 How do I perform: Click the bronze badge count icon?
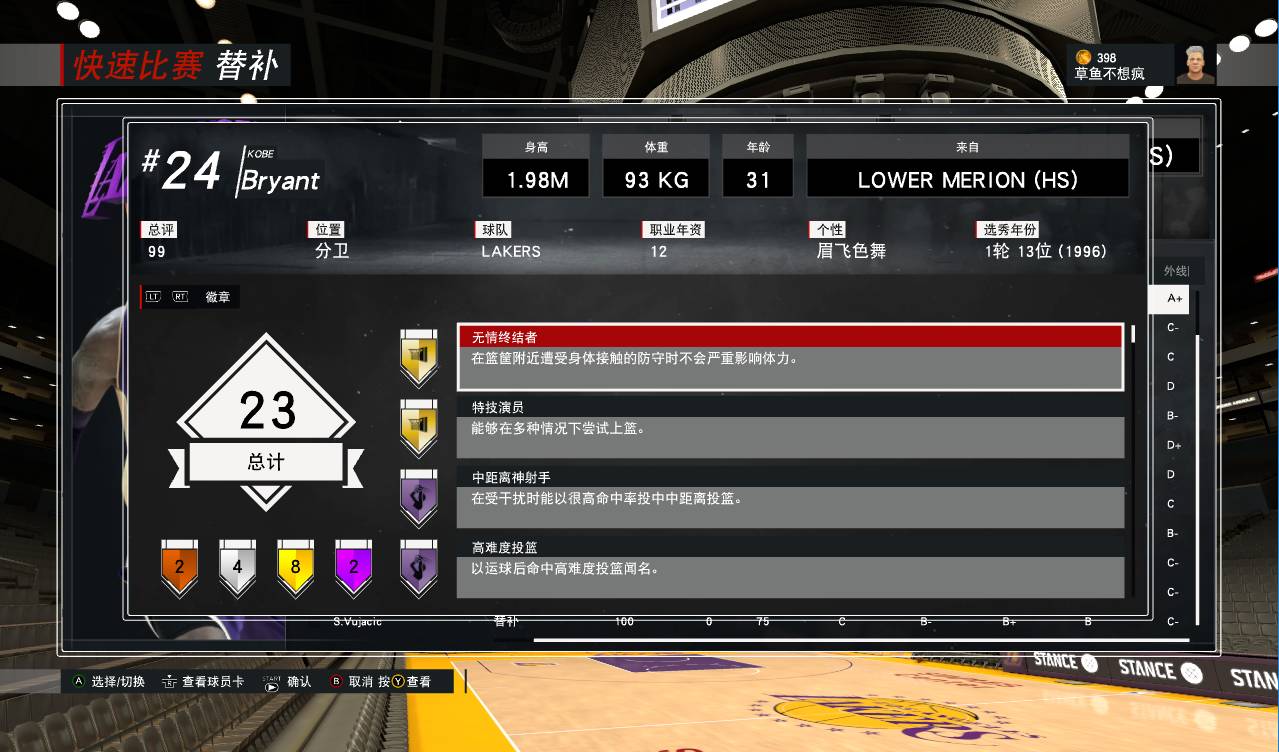(180, 567)
